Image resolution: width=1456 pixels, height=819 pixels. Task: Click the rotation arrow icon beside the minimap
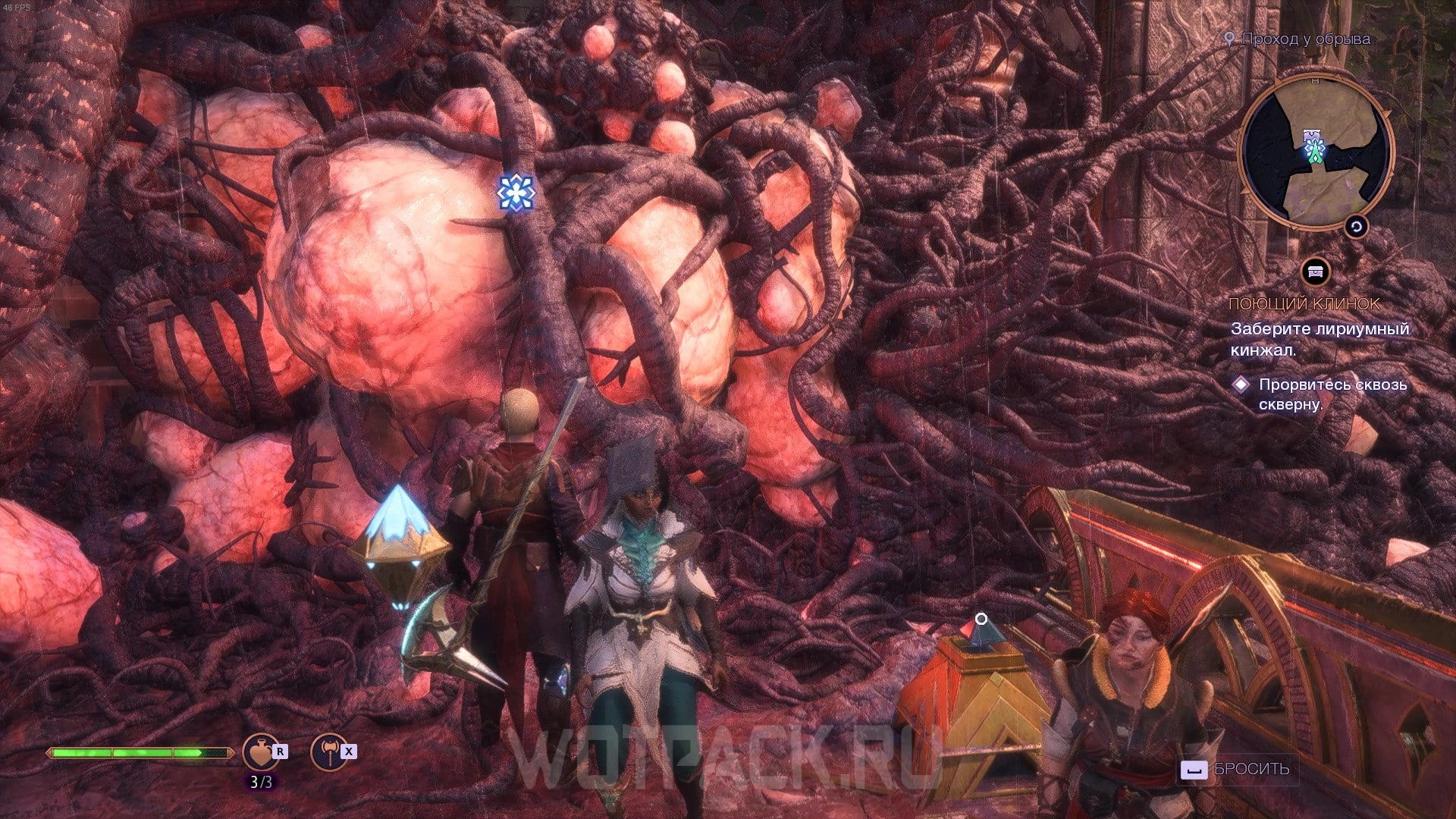point(1356,227)
